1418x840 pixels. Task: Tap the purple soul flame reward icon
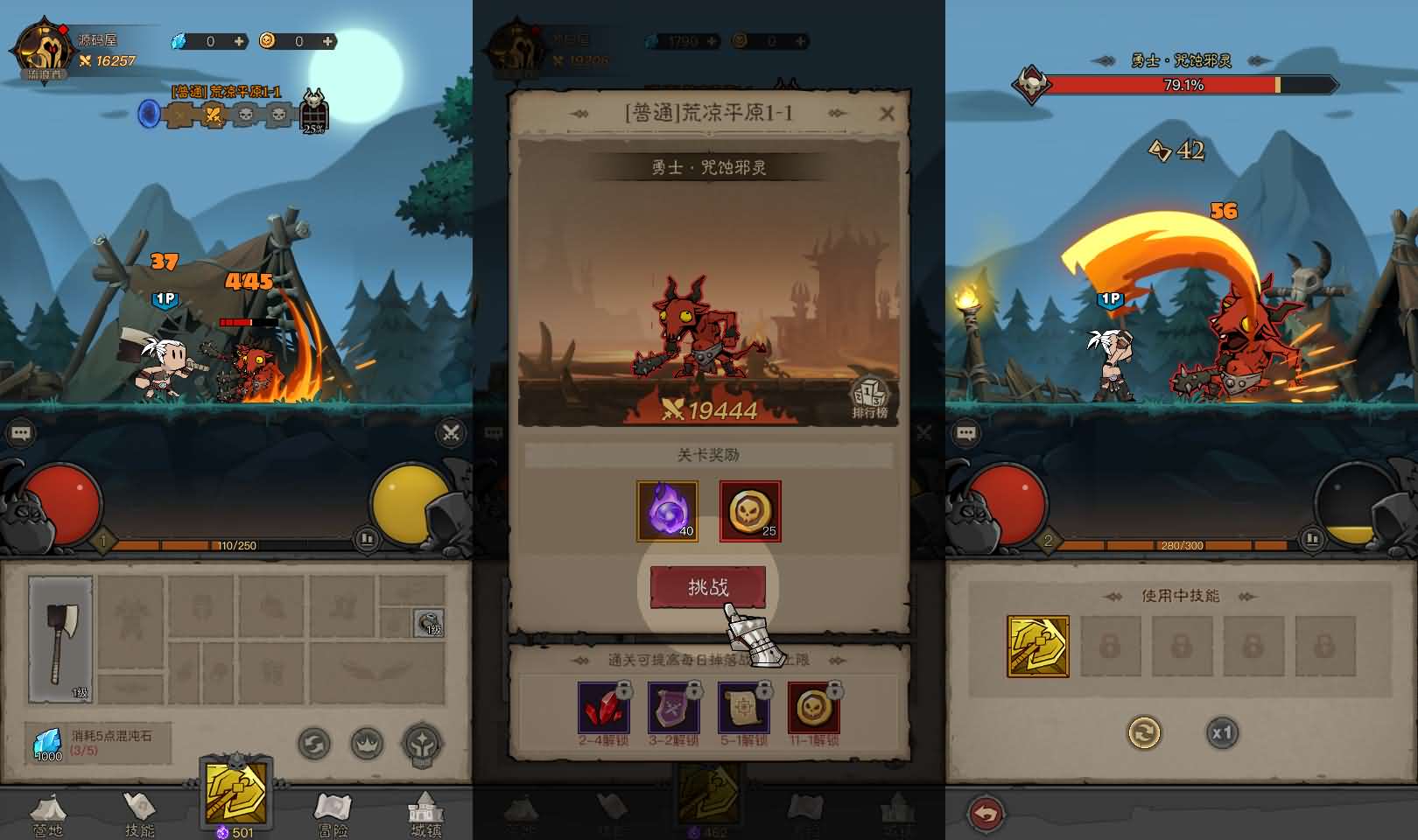coord(666,509)
